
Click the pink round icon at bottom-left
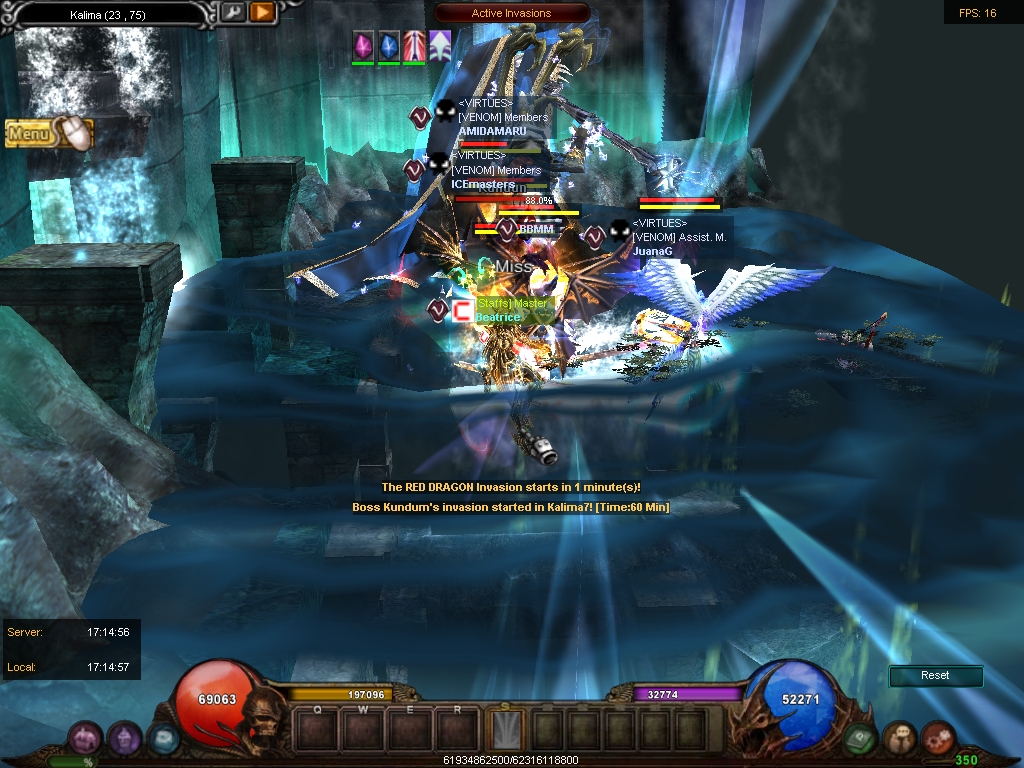[84, 738]
